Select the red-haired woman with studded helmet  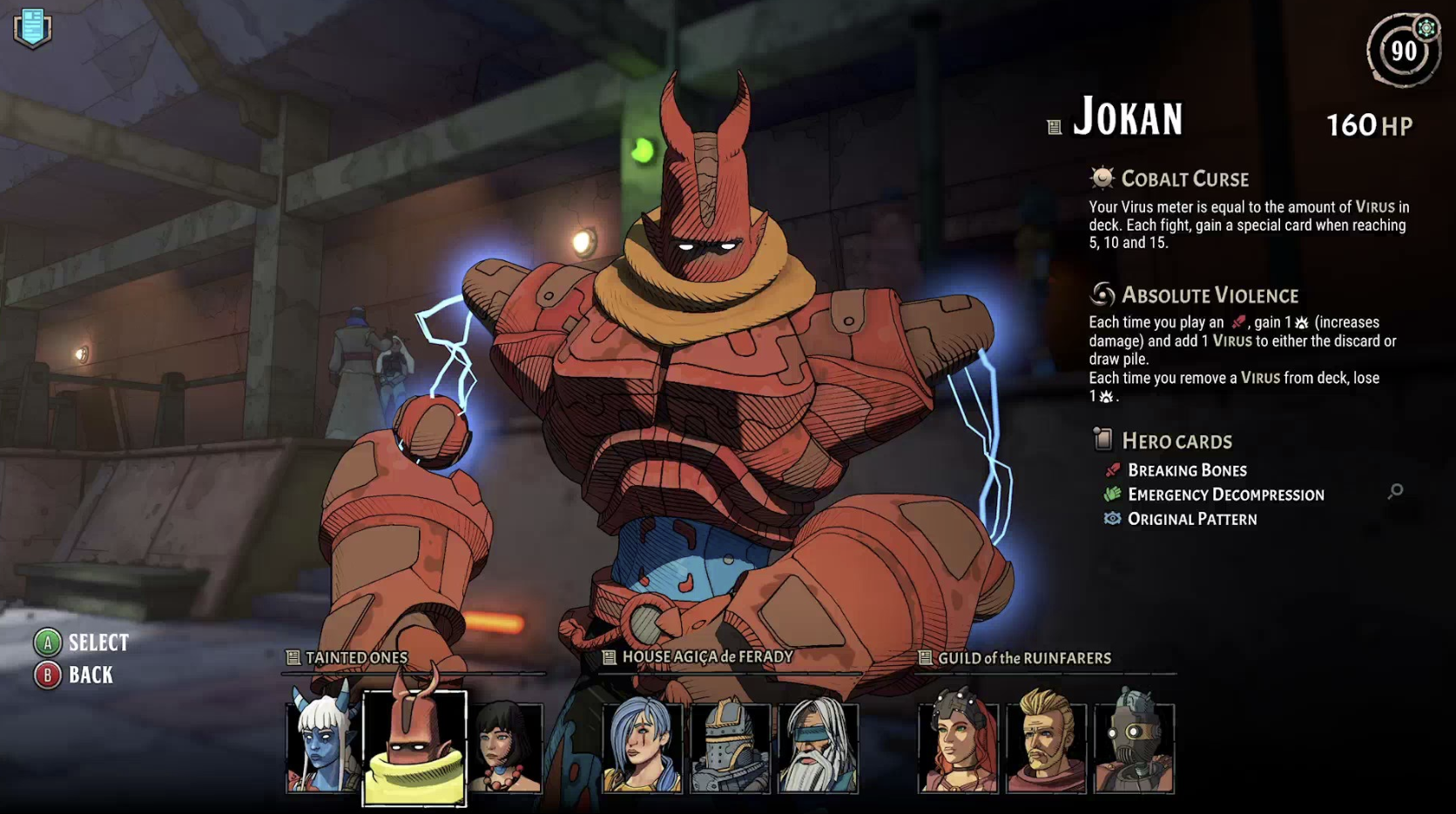point(958,747)
